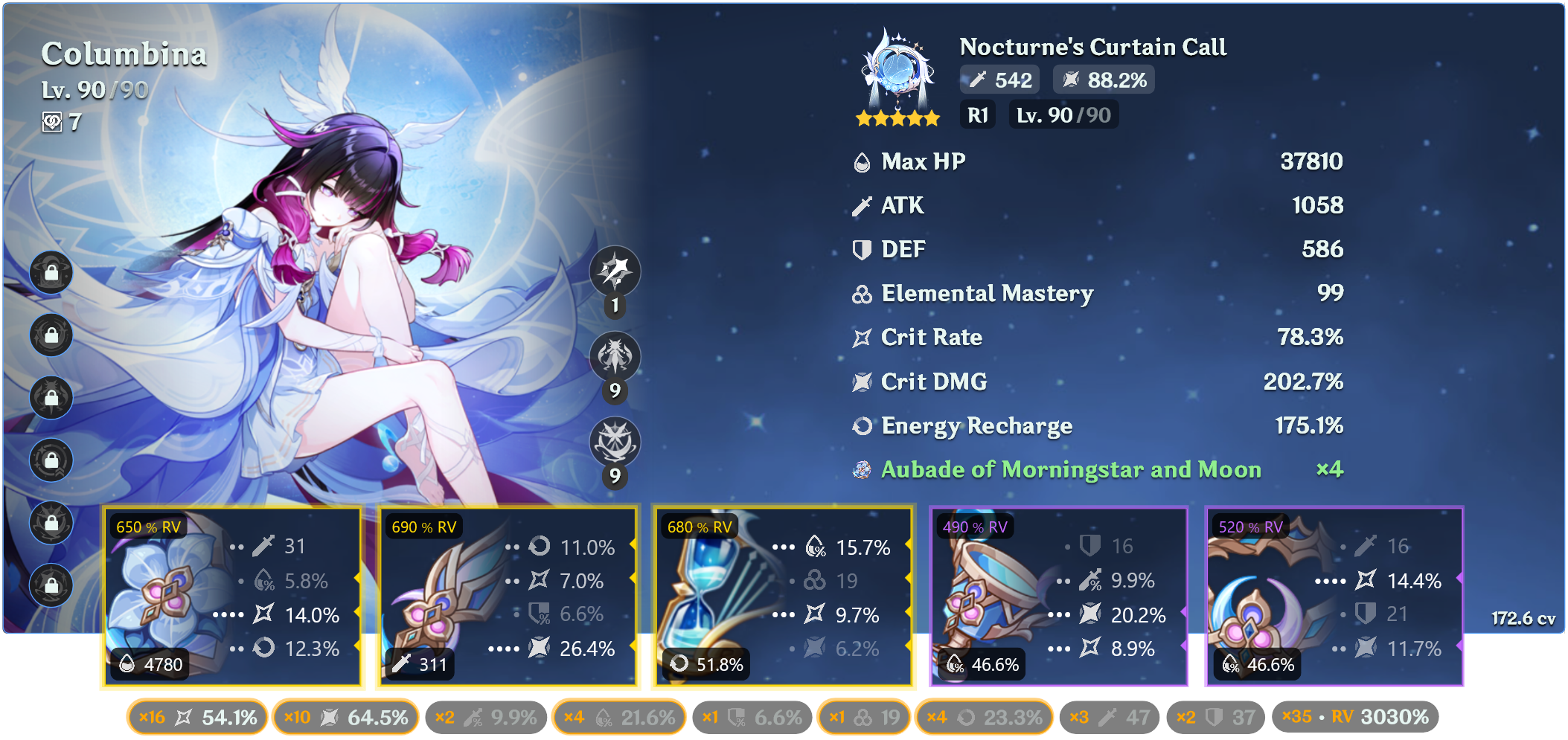Choose the goblet artifact card marked 490% RV
1568x740 pixels.
[1058, 597]
